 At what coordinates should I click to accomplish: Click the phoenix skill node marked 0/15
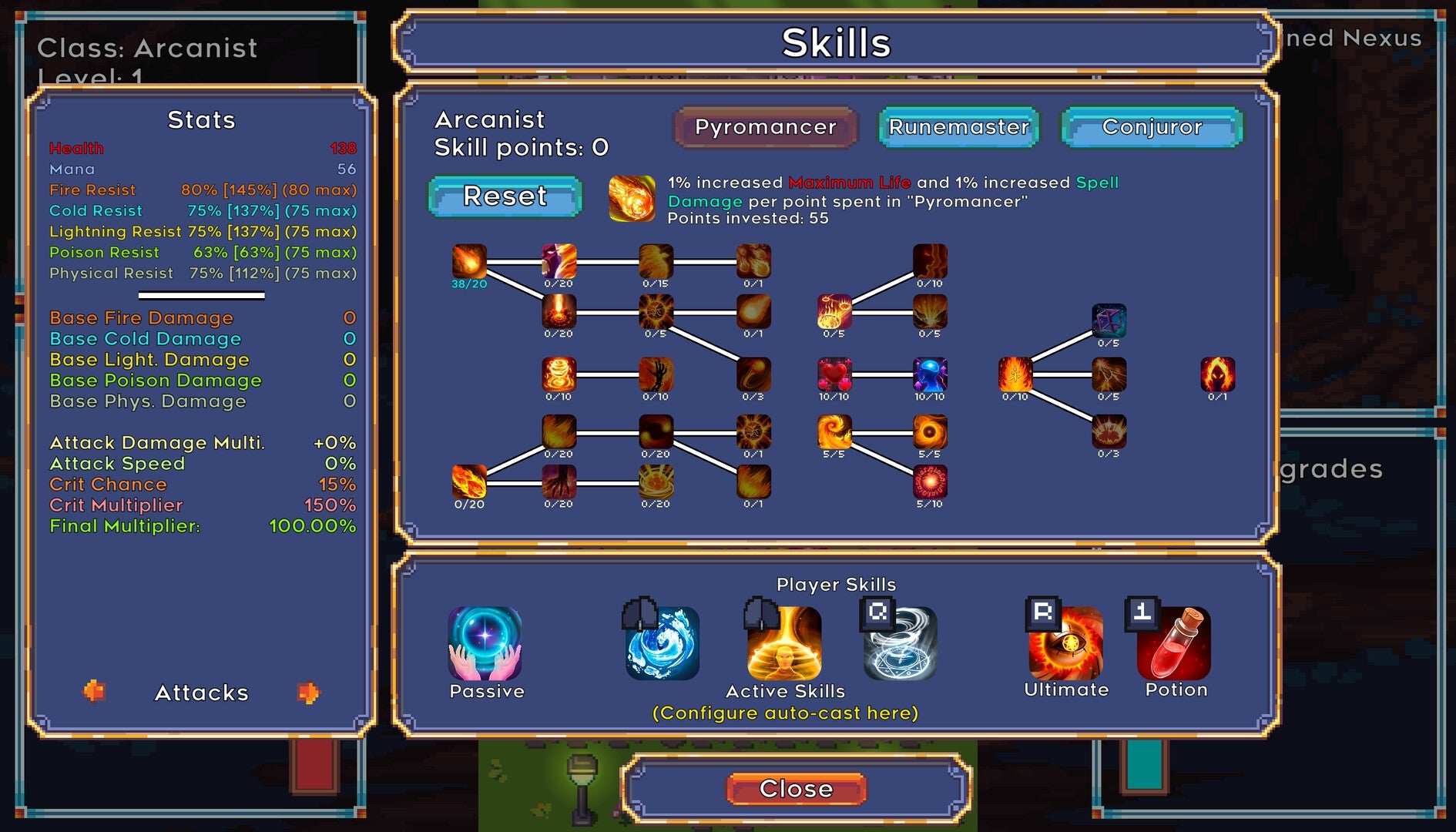click(655, 262)
